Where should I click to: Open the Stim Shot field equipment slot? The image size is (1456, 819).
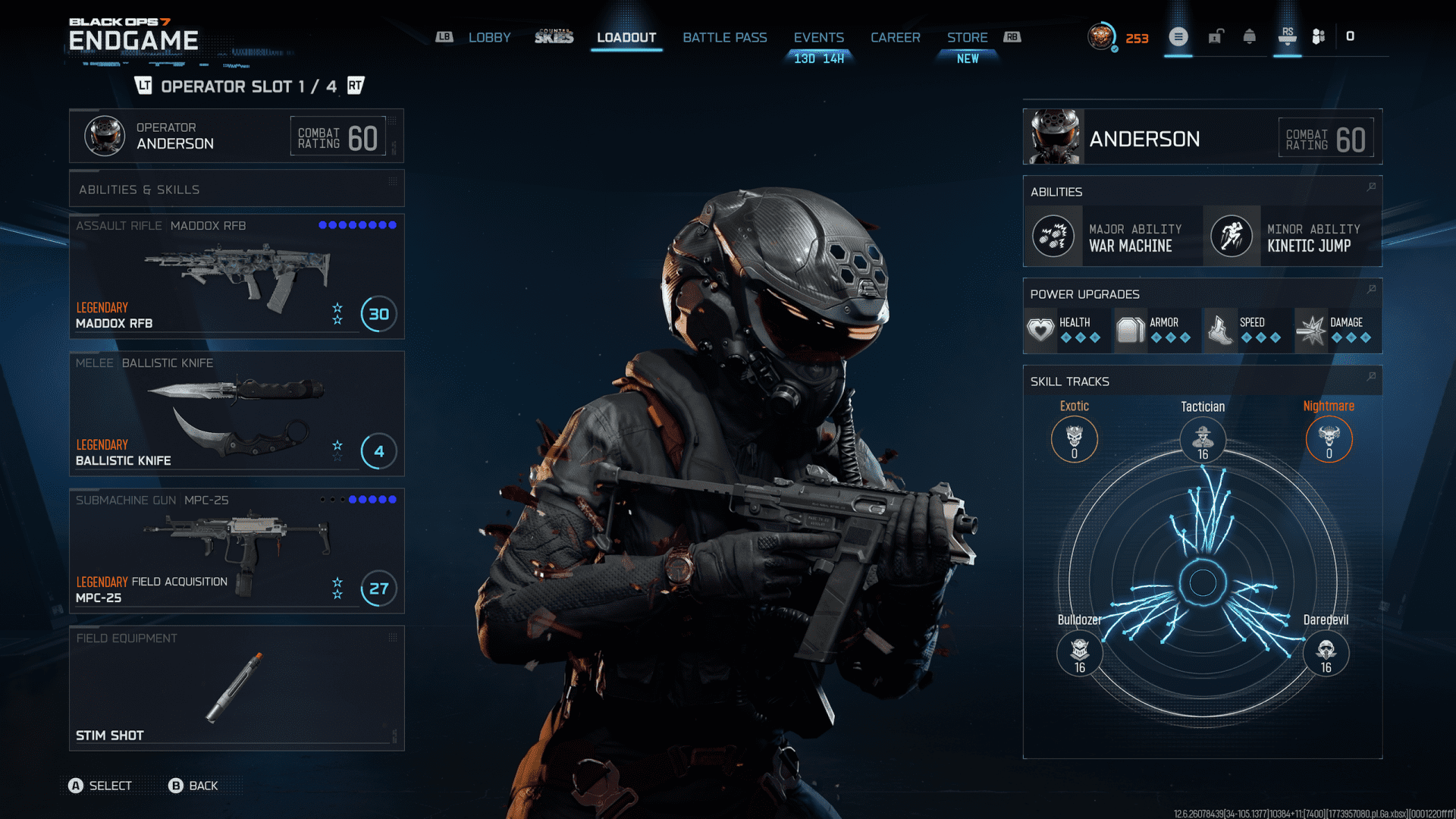click(237, 689)
